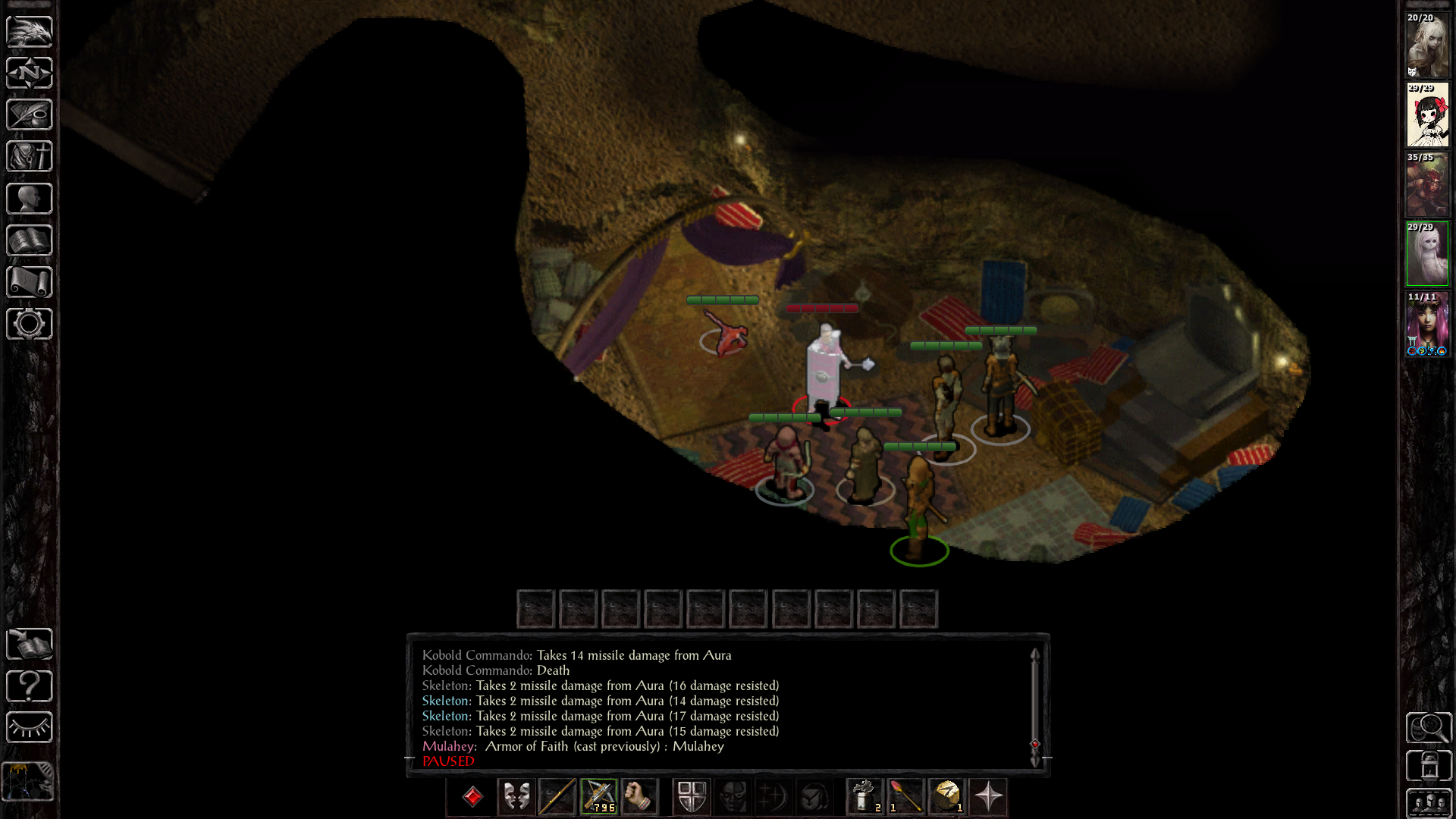The width and height of the screenshot is (1456, 819).
Task: Equip the quarterstaff weapon slot
Action: click(557, 797)
